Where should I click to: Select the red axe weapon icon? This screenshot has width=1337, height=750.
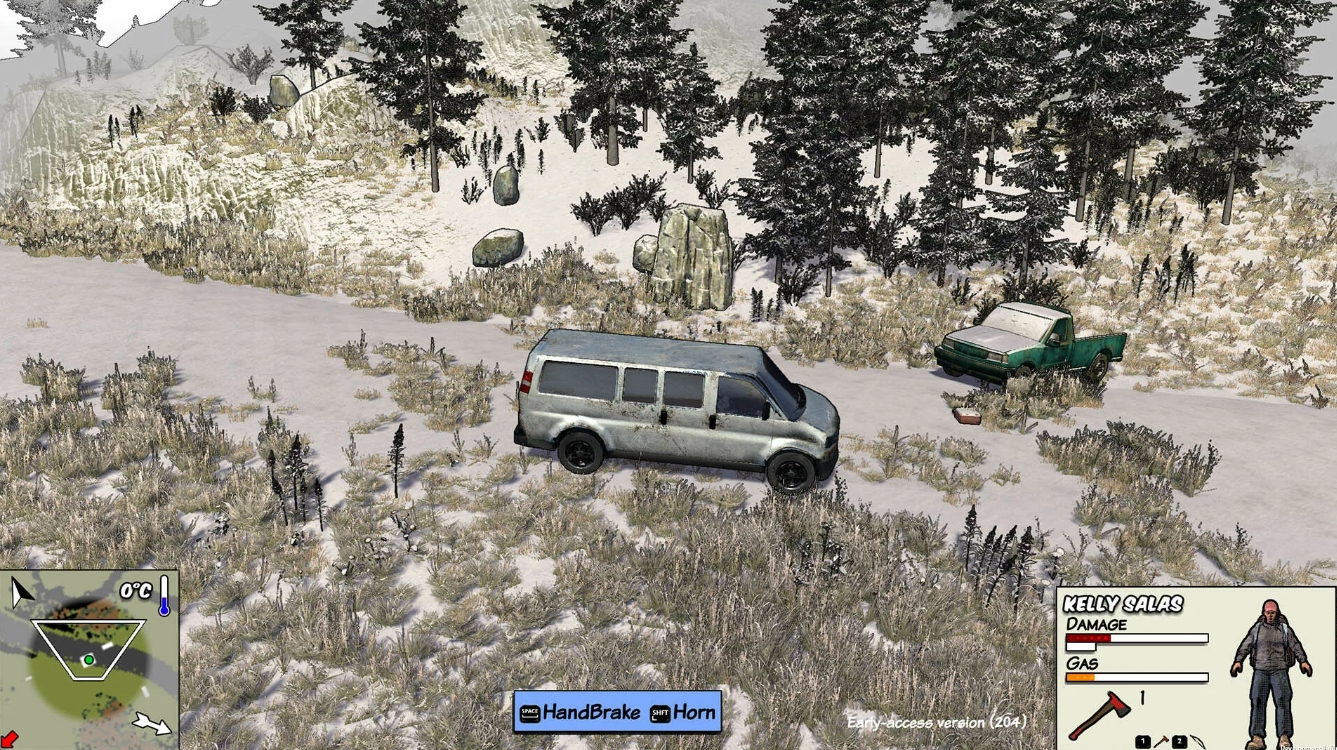[1098, 712]
